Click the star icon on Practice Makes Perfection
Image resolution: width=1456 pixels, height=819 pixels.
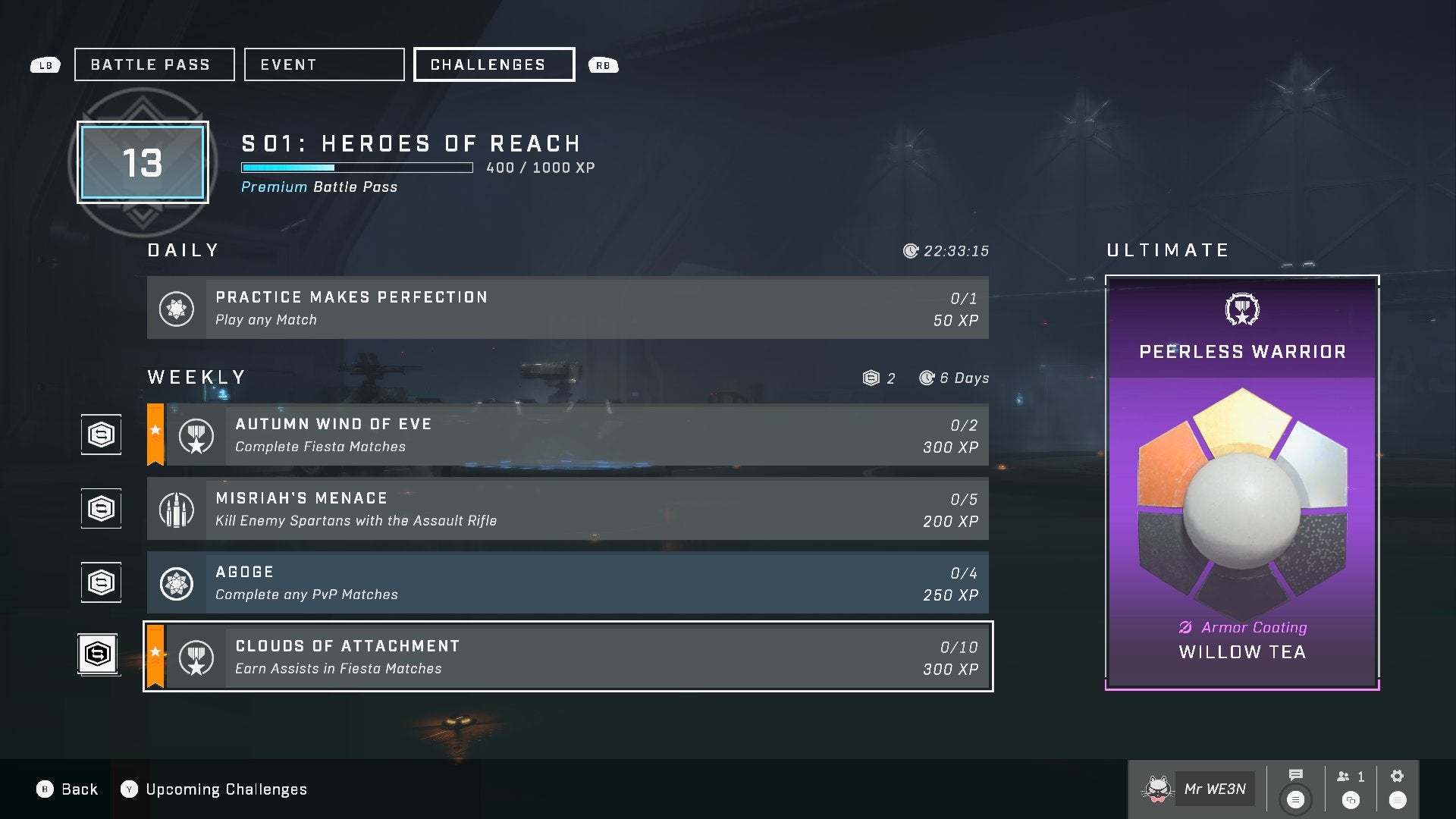click(x=177, y=308)
